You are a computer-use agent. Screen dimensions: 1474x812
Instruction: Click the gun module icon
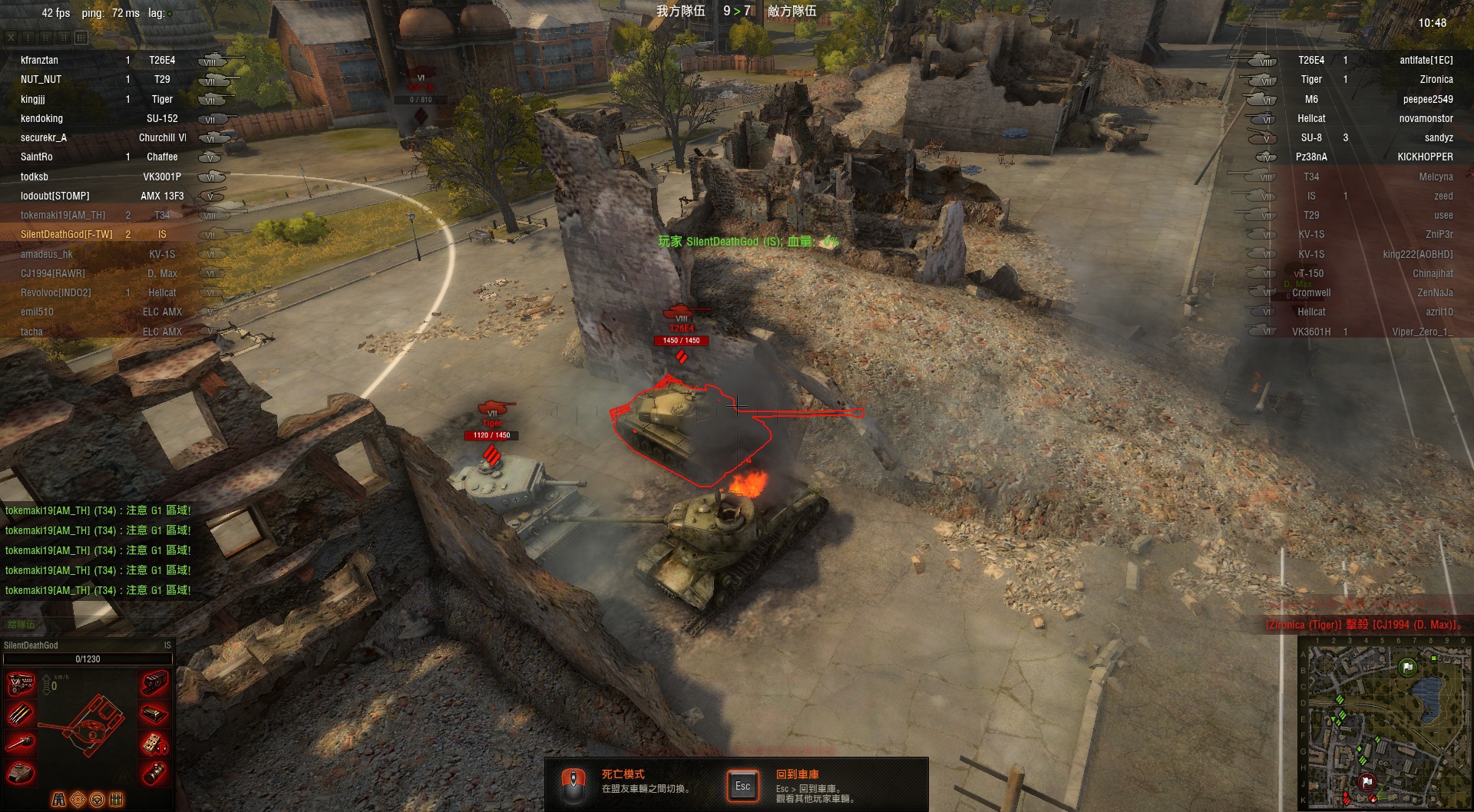click(x=21, y=743)
